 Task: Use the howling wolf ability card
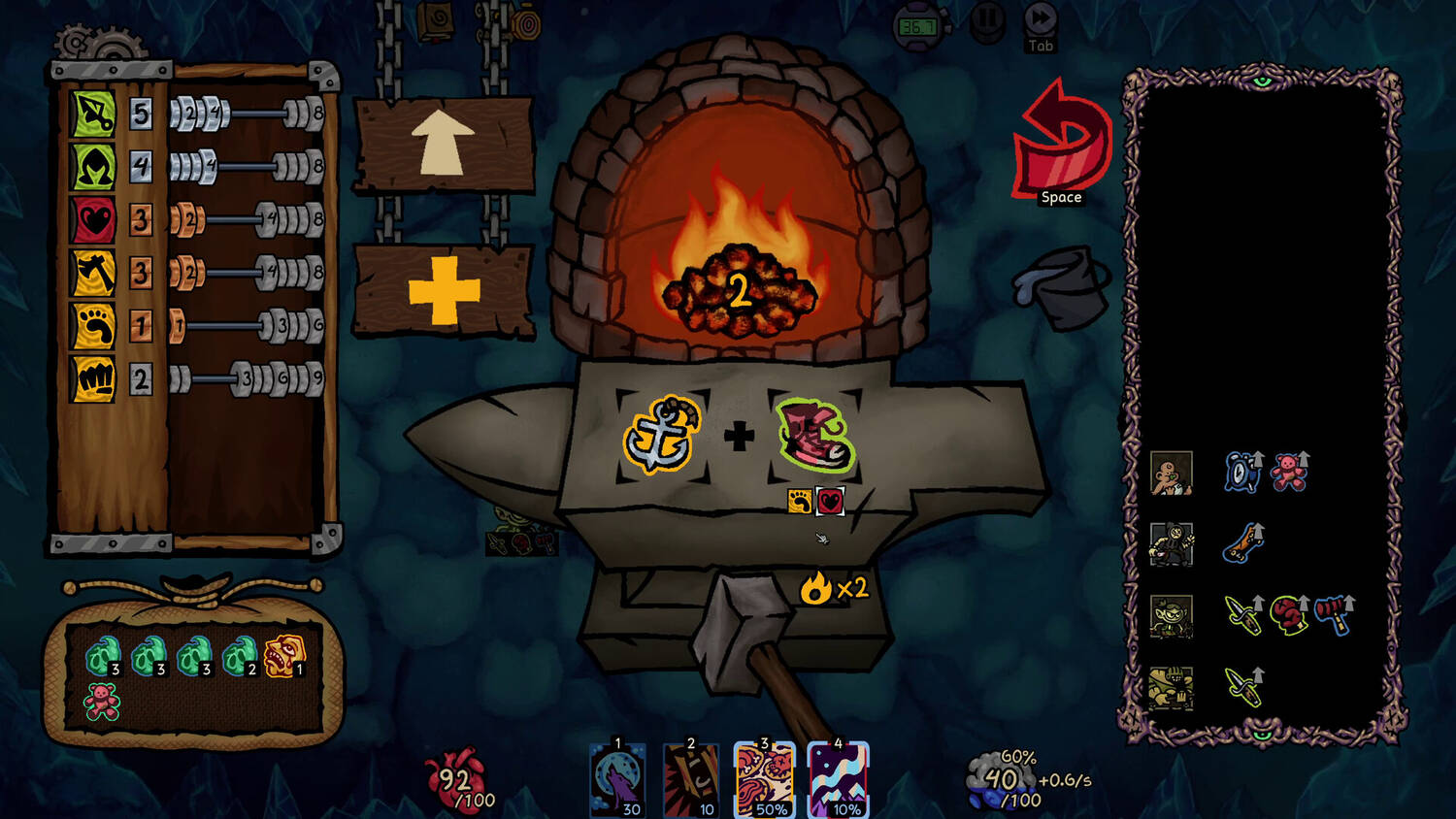[617, 779]
